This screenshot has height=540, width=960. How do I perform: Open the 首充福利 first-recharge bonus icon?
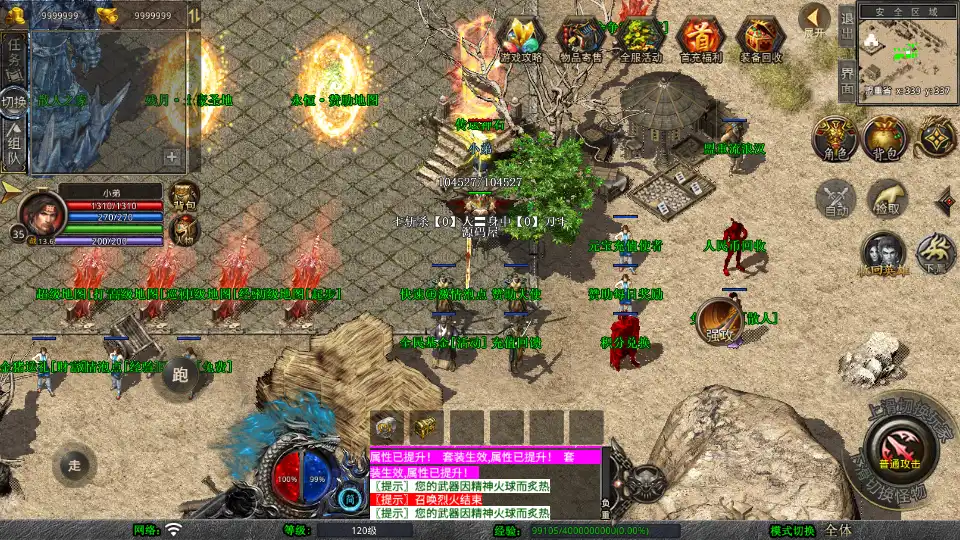point(700,40)
